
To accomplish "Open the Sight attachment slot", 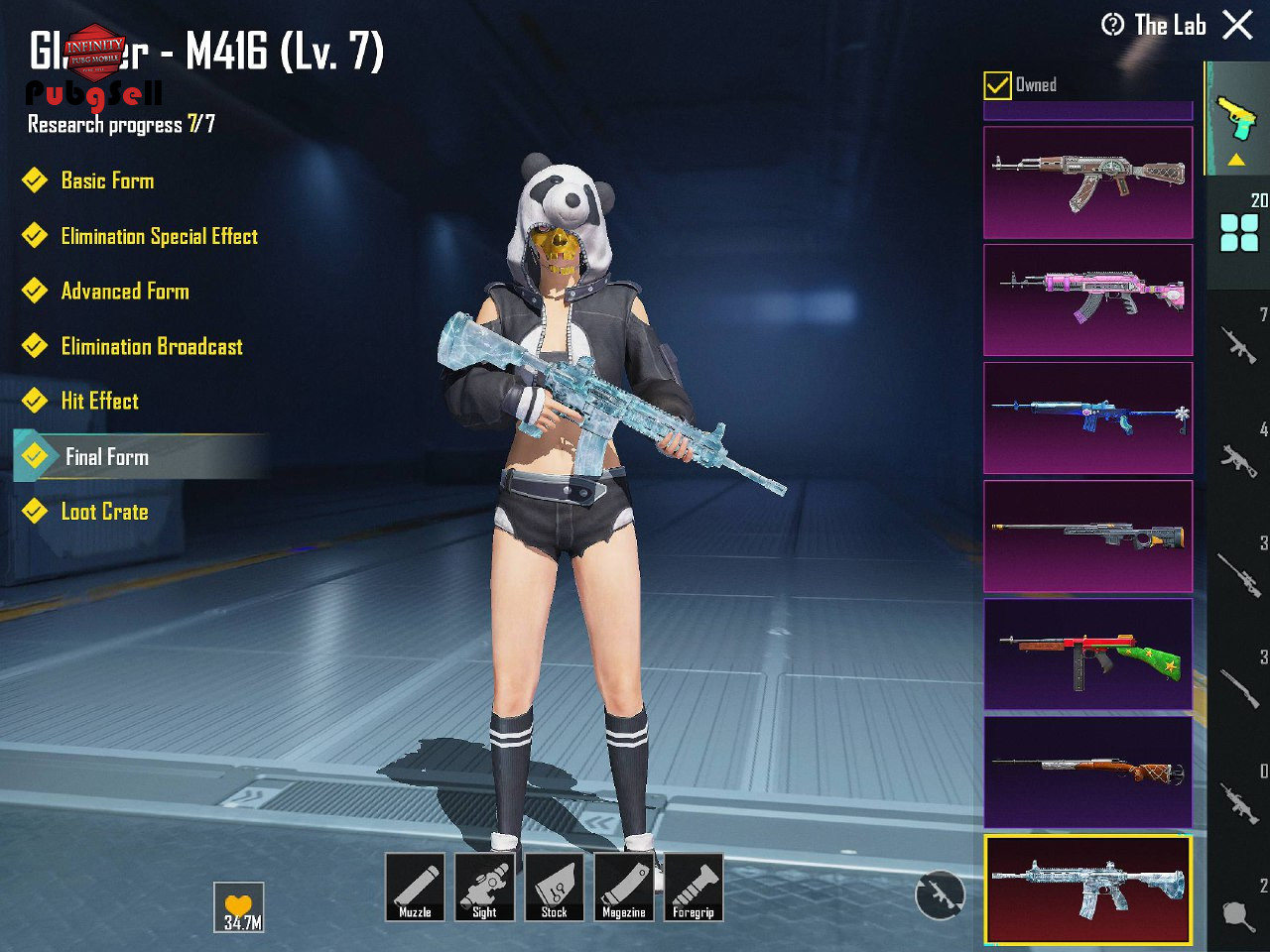I will coord(484,888).
